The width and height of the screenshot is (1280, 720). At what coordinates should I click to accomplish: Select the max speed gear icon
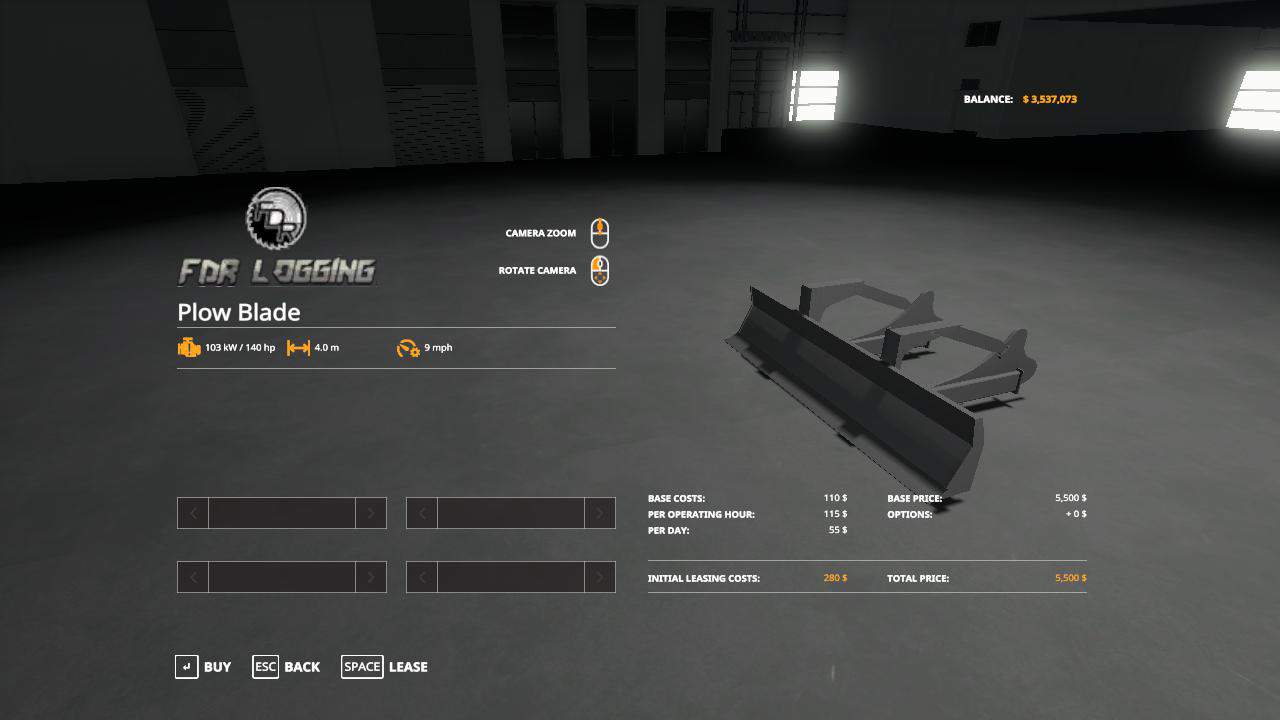[x=408, y=349]
